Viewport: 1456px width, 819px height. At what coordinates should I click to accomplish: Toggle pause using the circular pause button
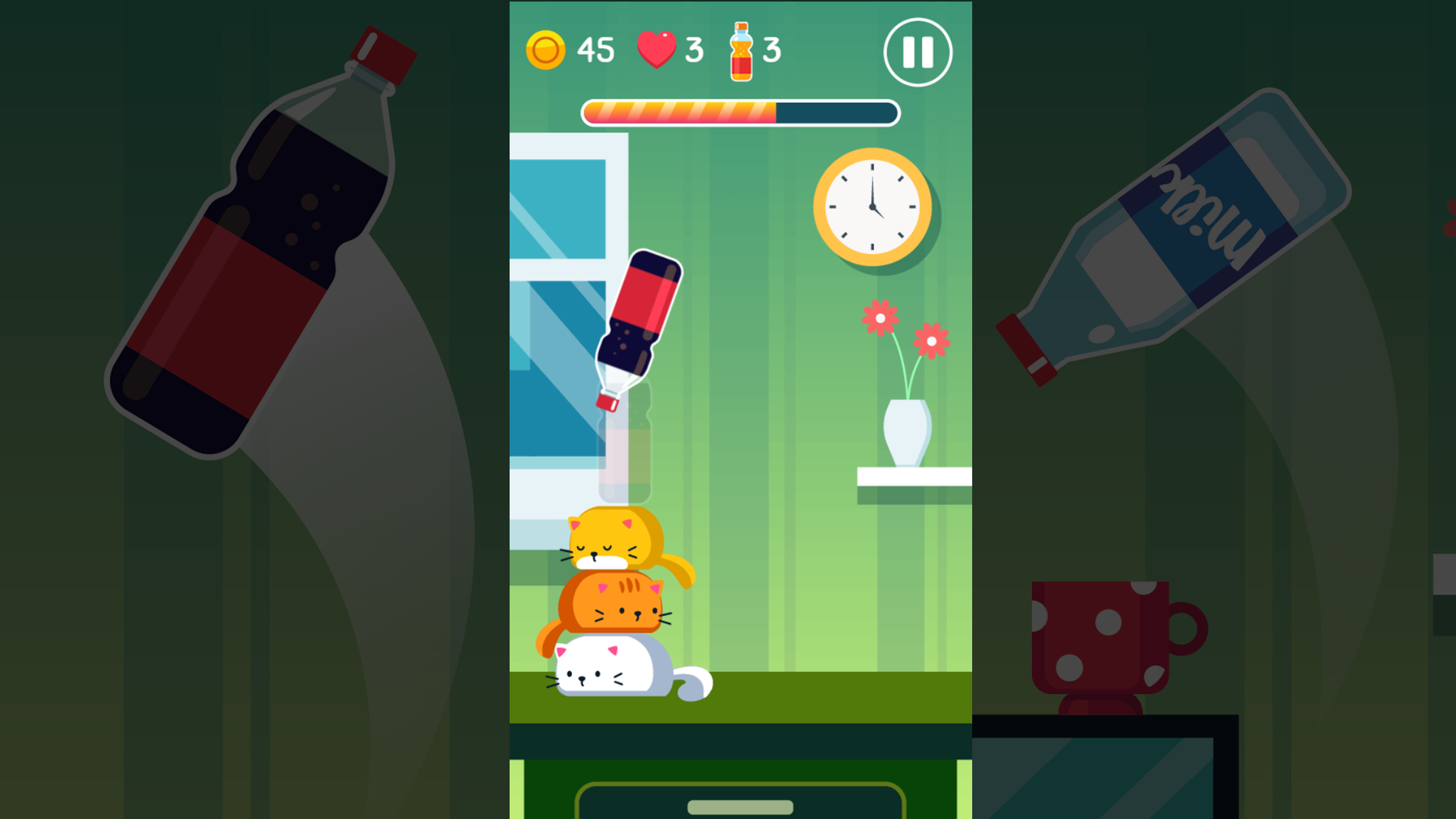click(918, 51)
